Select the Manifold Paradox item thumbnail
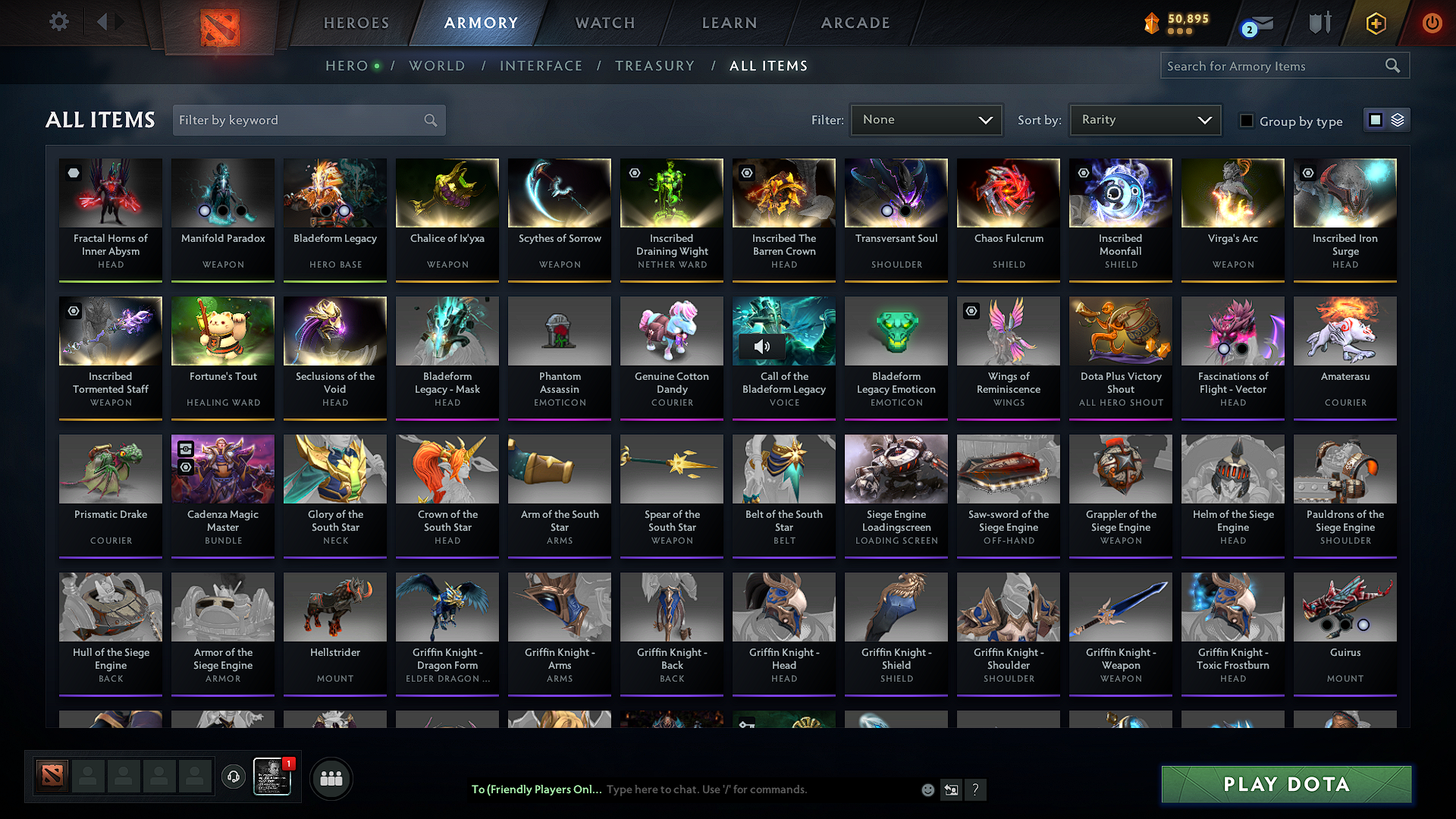 click(222, 193)
